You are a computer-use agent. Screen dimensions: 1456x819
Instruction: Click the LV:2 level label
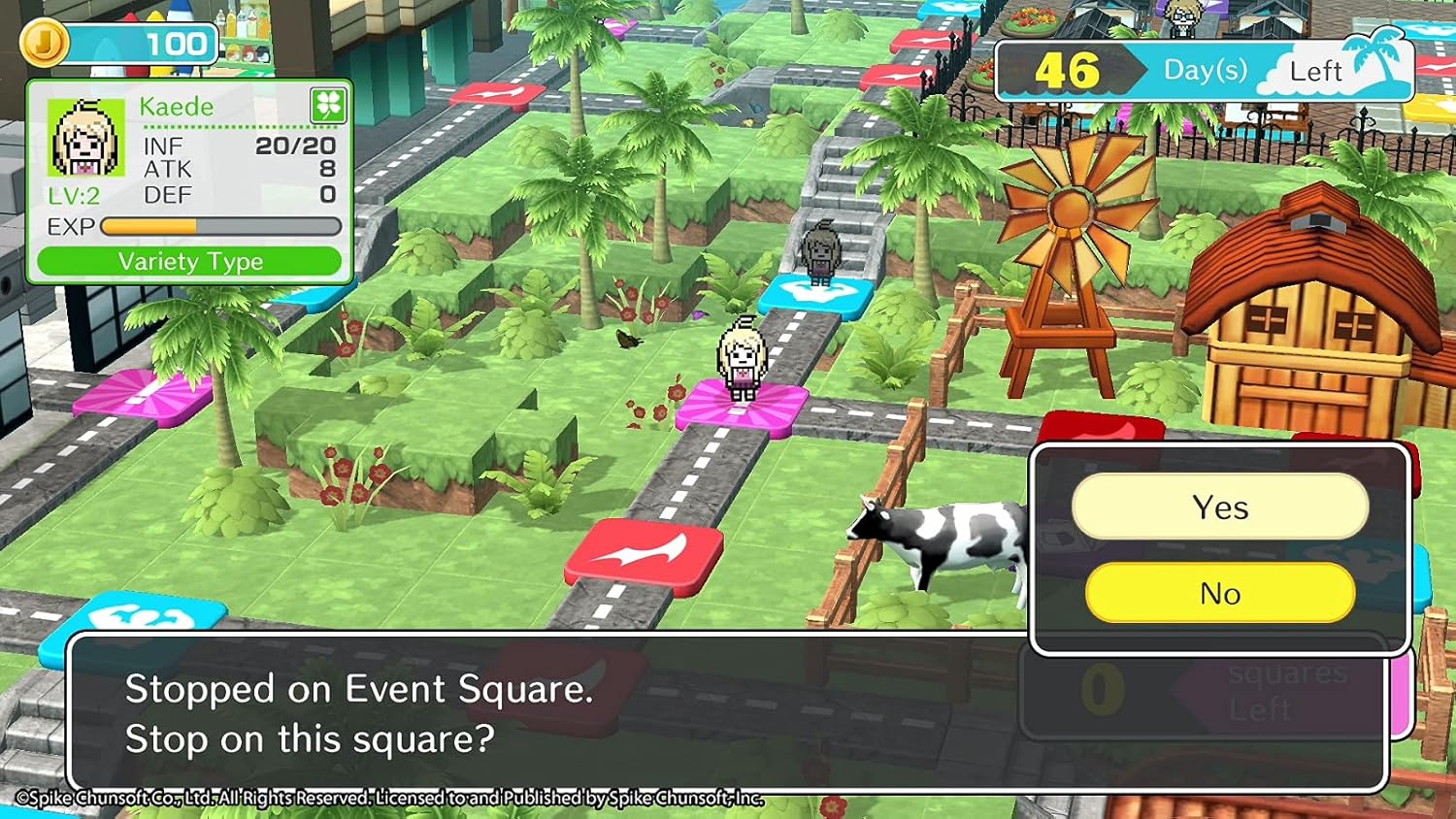[x=73, y=196]
